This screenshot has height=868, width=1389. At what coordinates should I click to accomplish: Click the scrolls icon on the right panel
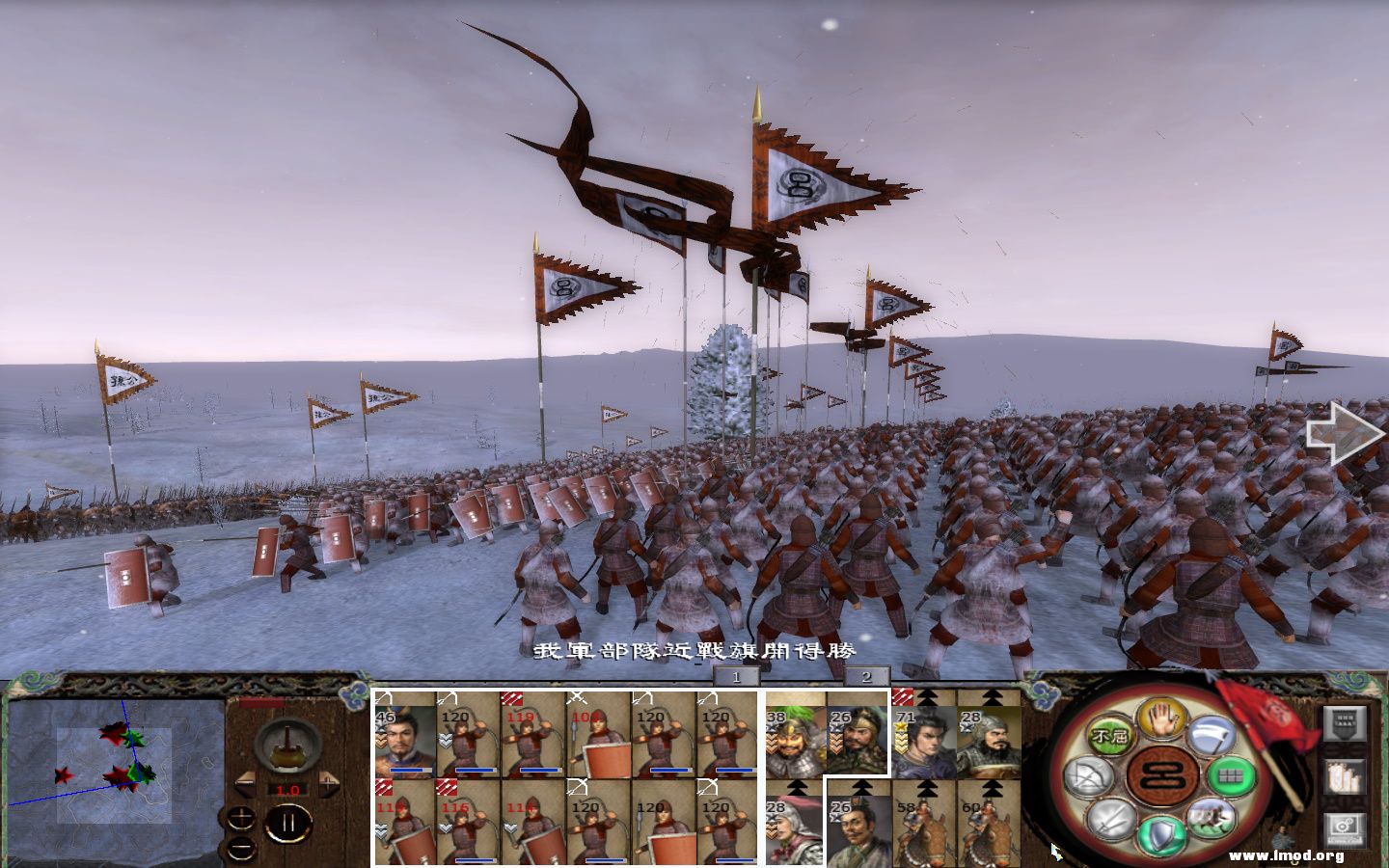point(1343,778)
